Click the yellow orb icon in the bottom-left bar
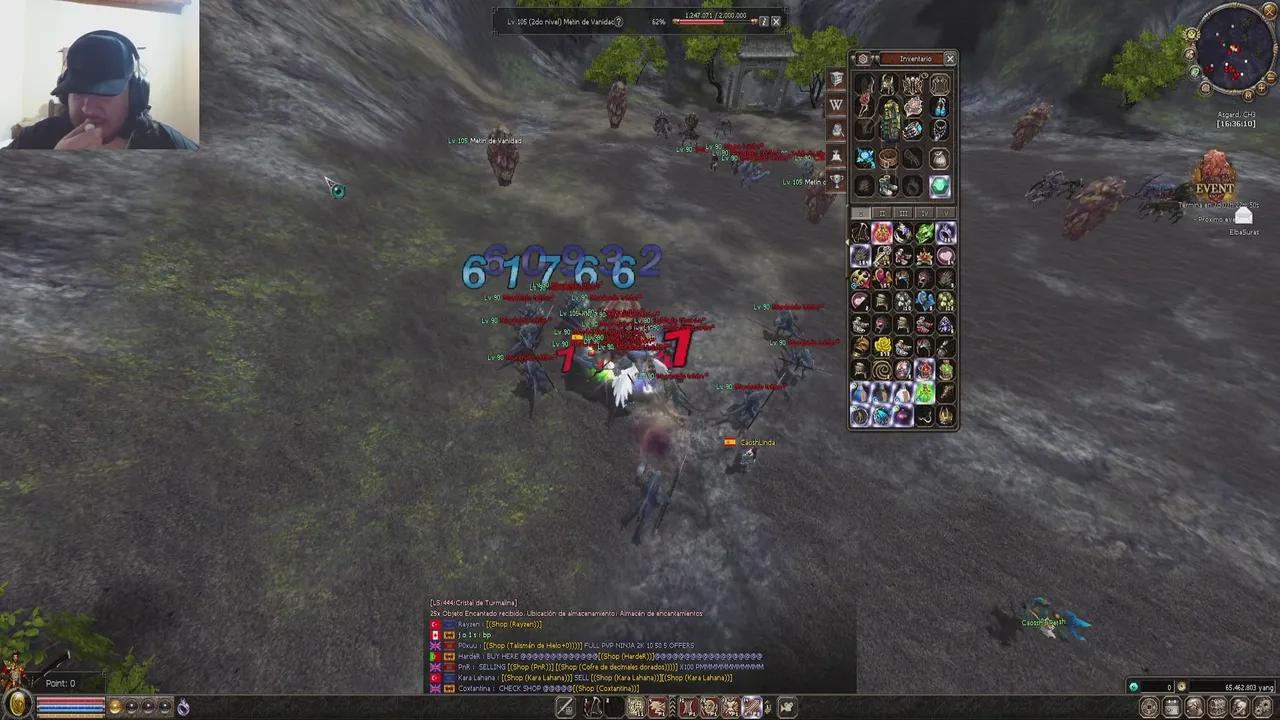The height and width of the screenshot is (720, 1280). click(114, 707)
